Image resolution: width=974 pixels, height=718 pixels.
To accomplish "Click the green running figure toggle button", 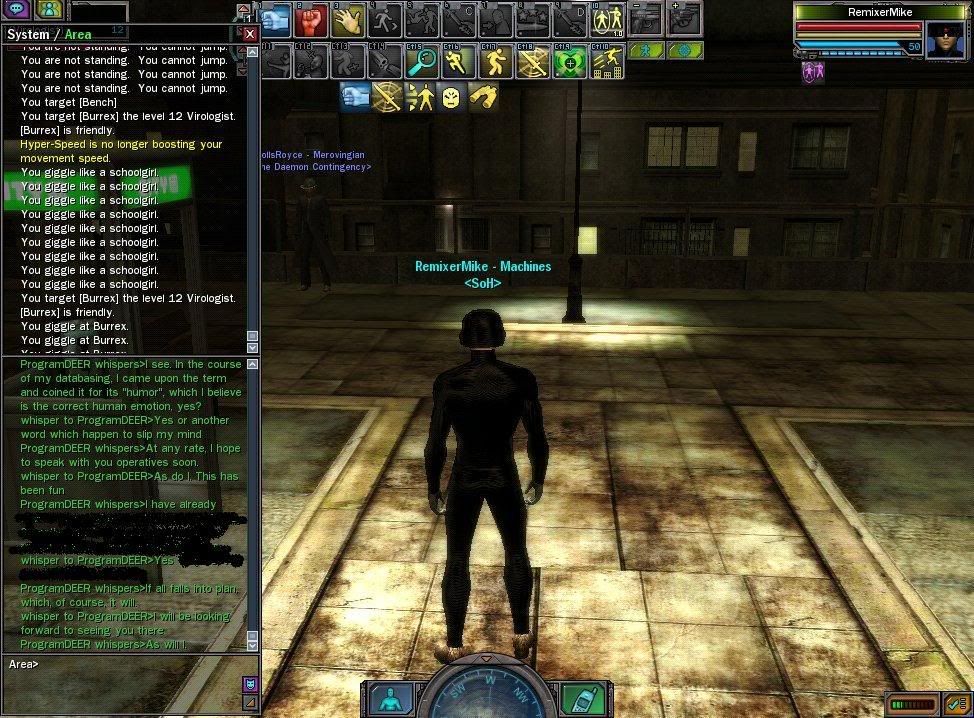I will click(647, 50).
